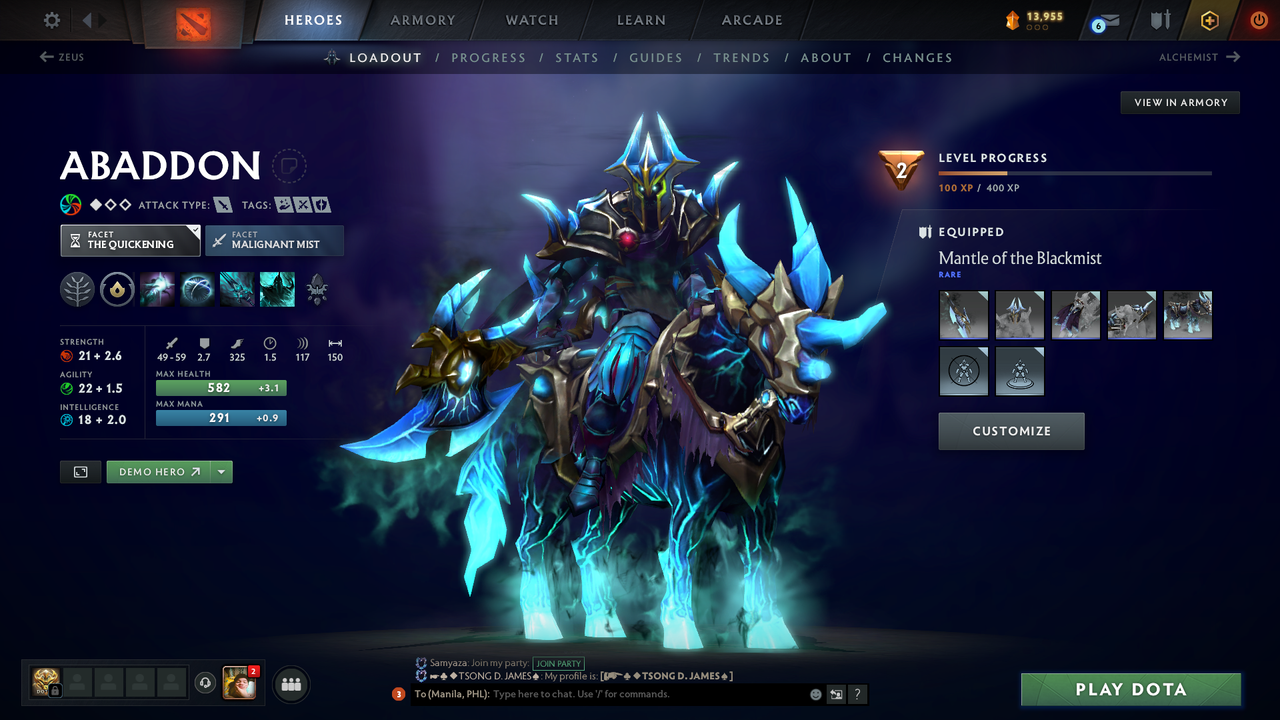Open Dota Plus with the gold plus hexagon icon
The height and width of the screenshot is (720, 1280).
point(1209,20)
